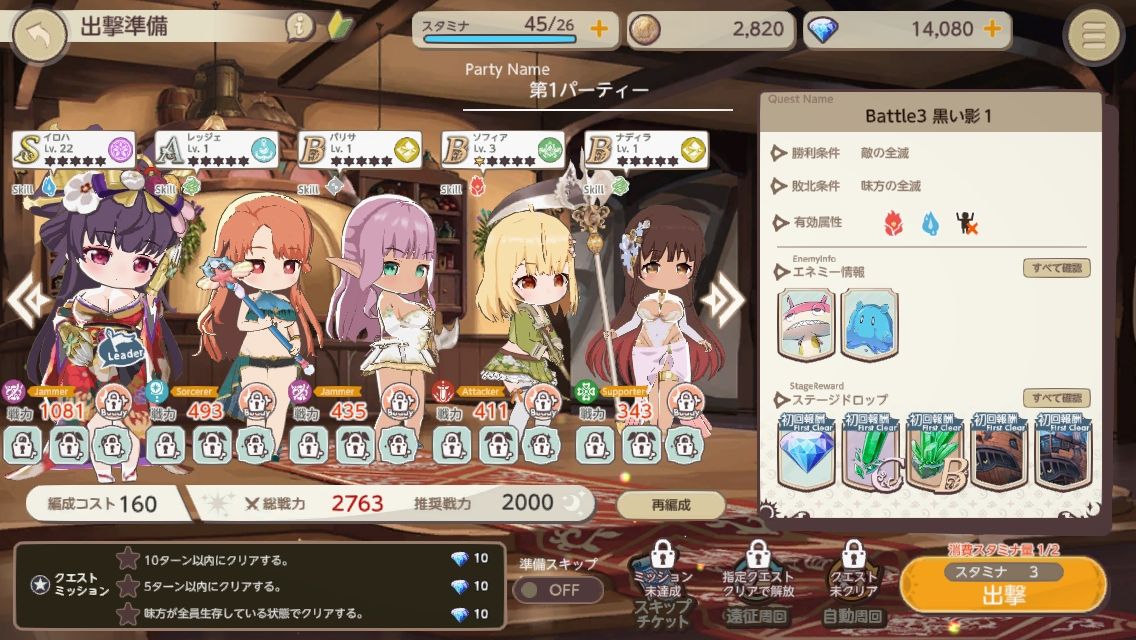Inspect the blue diamond first-clear reward
This screenshot has width=1136, height=640.
click(x=808, y=452)
